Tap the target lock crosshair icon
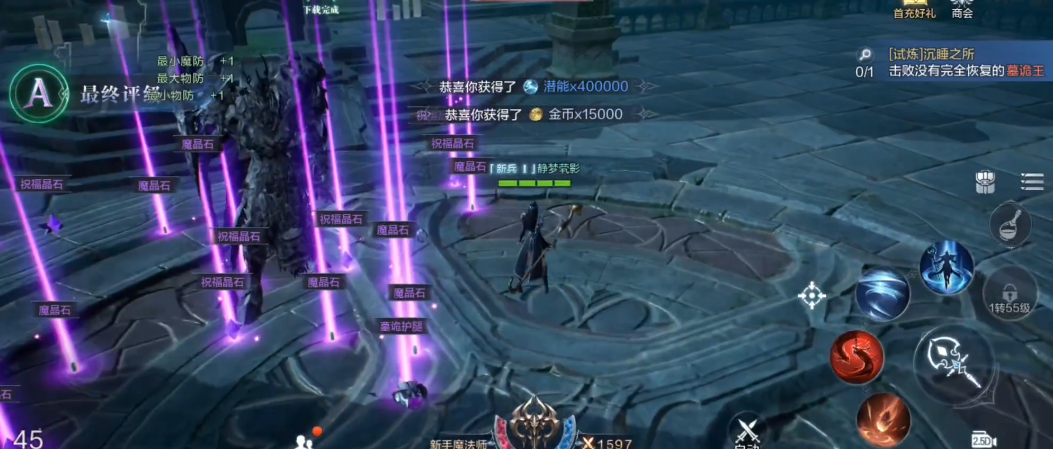This screenshot has width=1053, height=449. (x=811, y=295)
